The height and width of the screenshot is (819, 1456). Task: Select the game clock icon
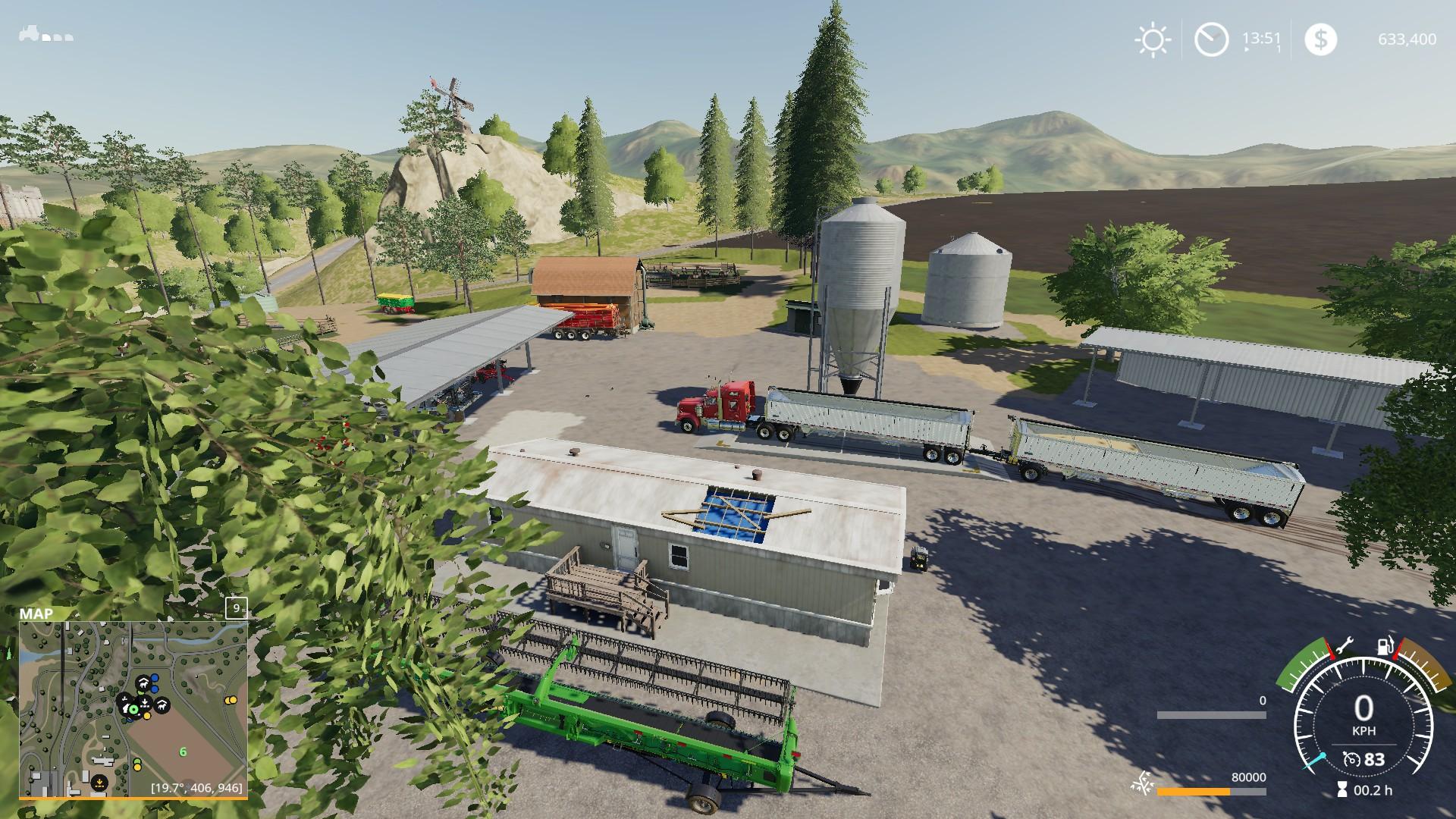click(x=1211, y=39)
